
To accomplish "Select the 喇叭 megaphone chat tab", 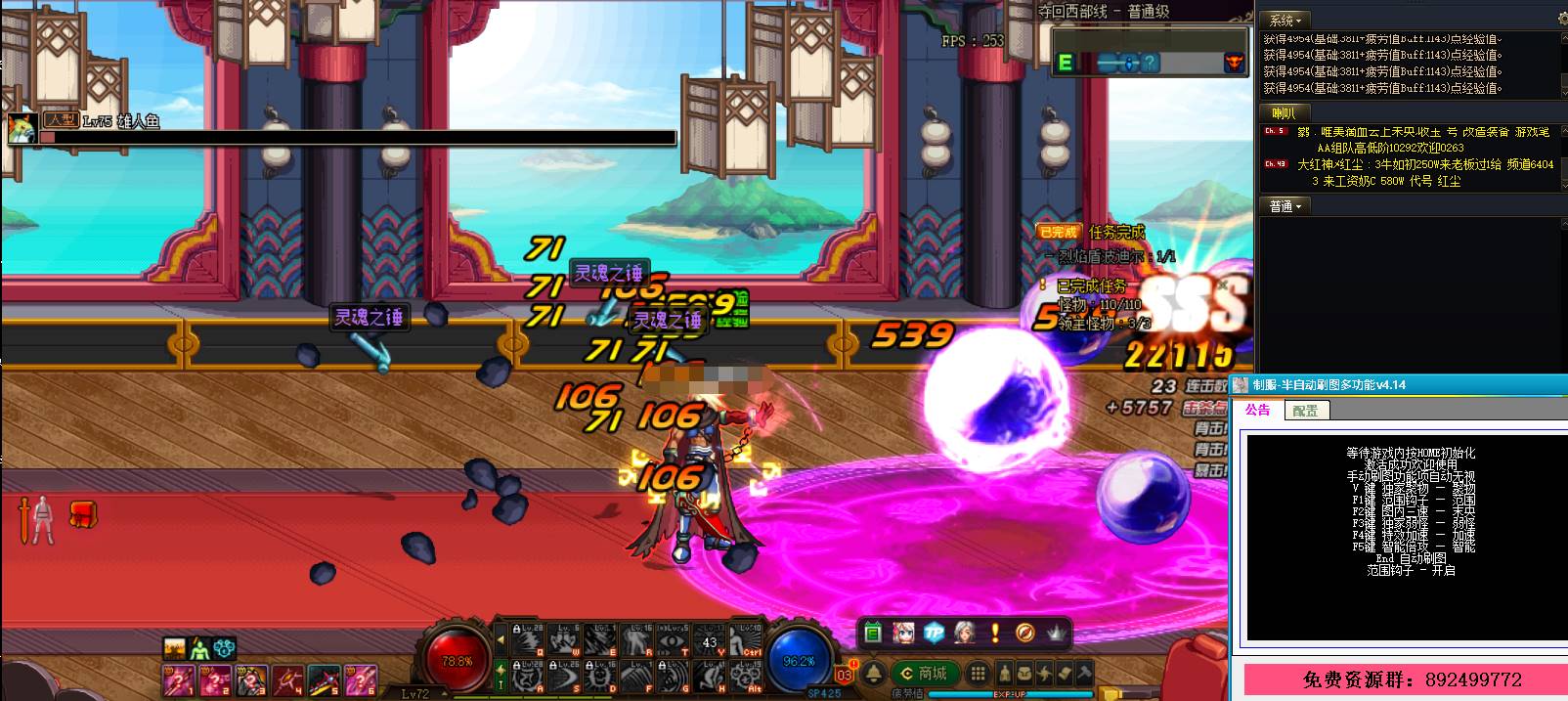I will pyautogui.click(x=1283, y=113).
